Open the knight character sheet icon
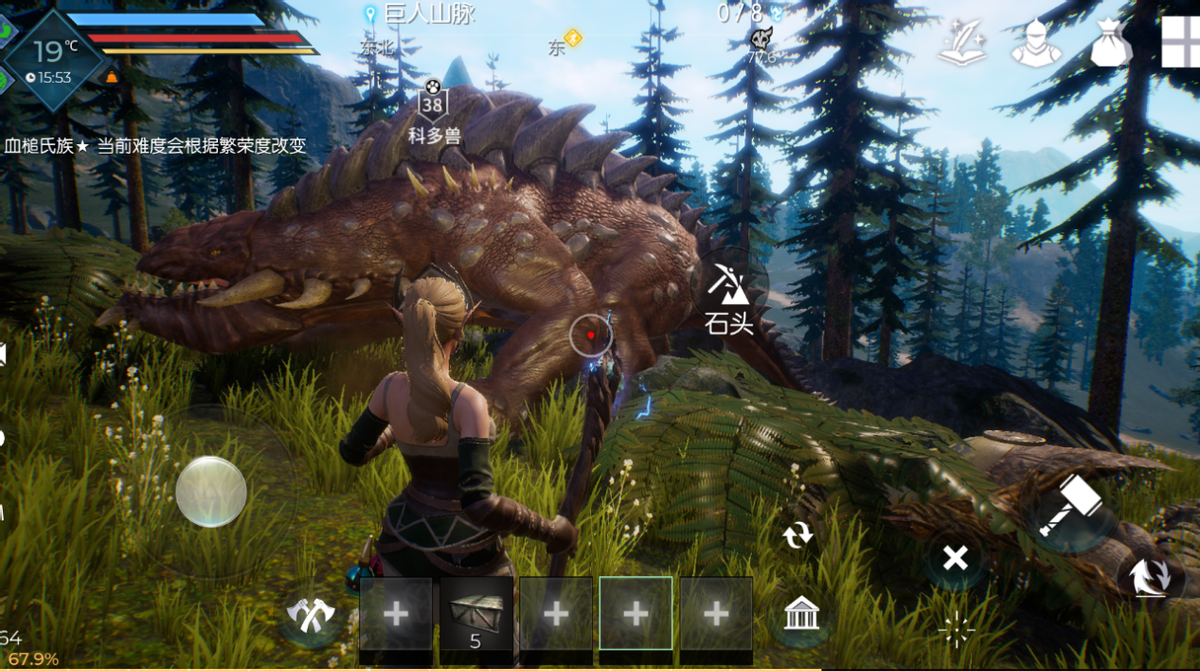Image resolution: width=1200 pixels, height=671 pixels. 1035,44
